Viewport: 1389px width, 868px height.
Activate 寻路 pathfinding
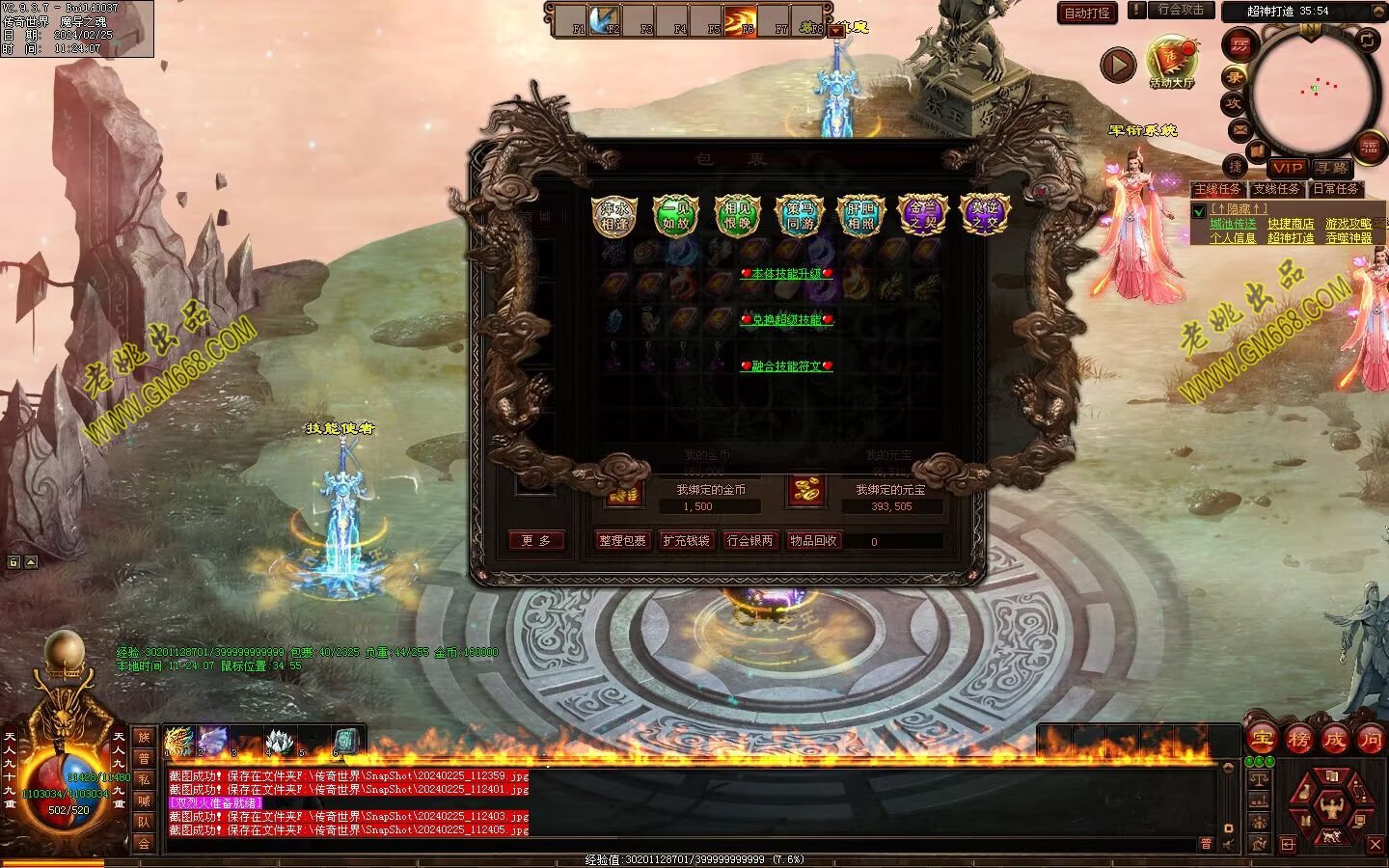(x=1331, y=168)
